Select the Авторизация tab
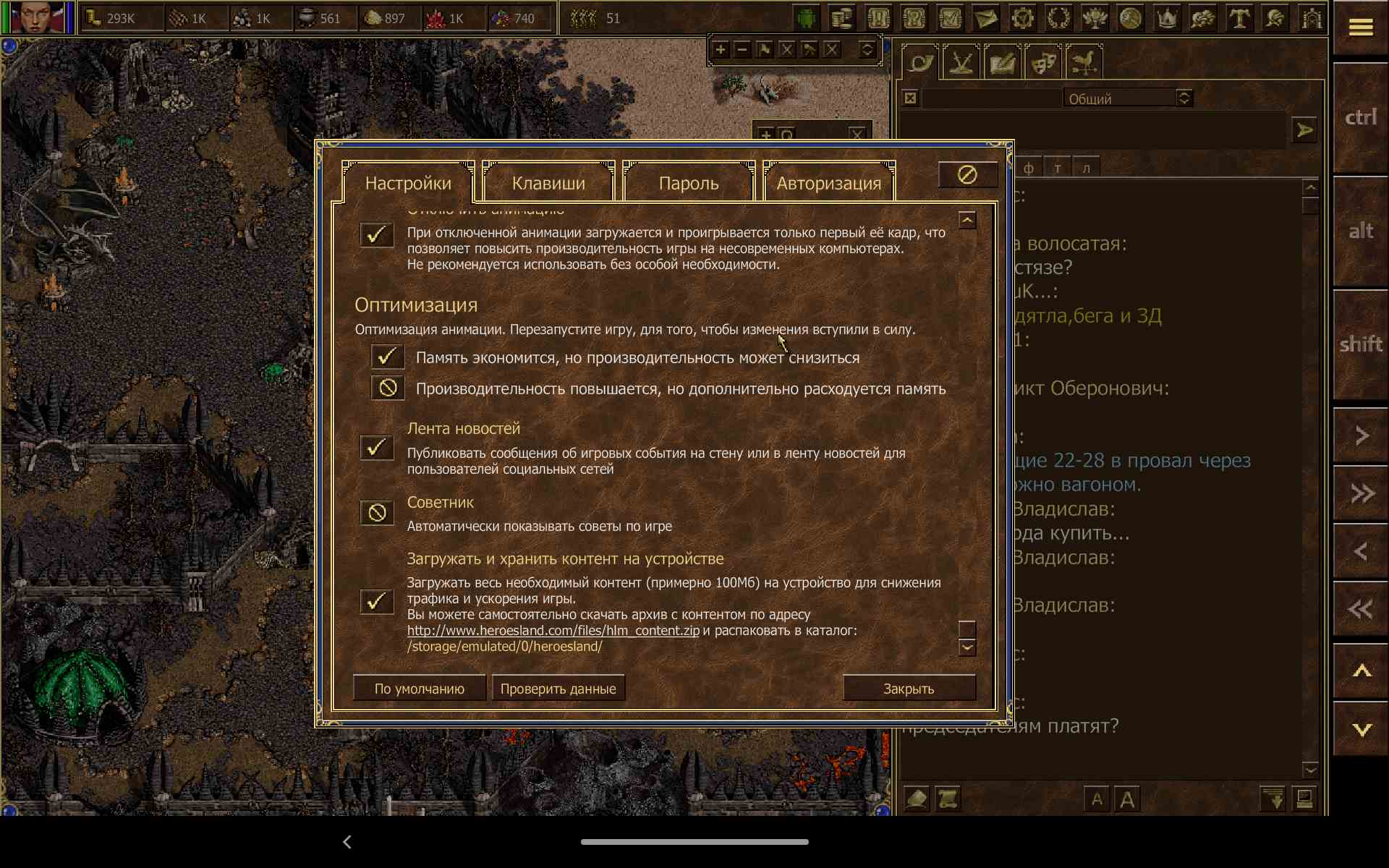Viewport: 1389px width, 868px height. (828, 183)
